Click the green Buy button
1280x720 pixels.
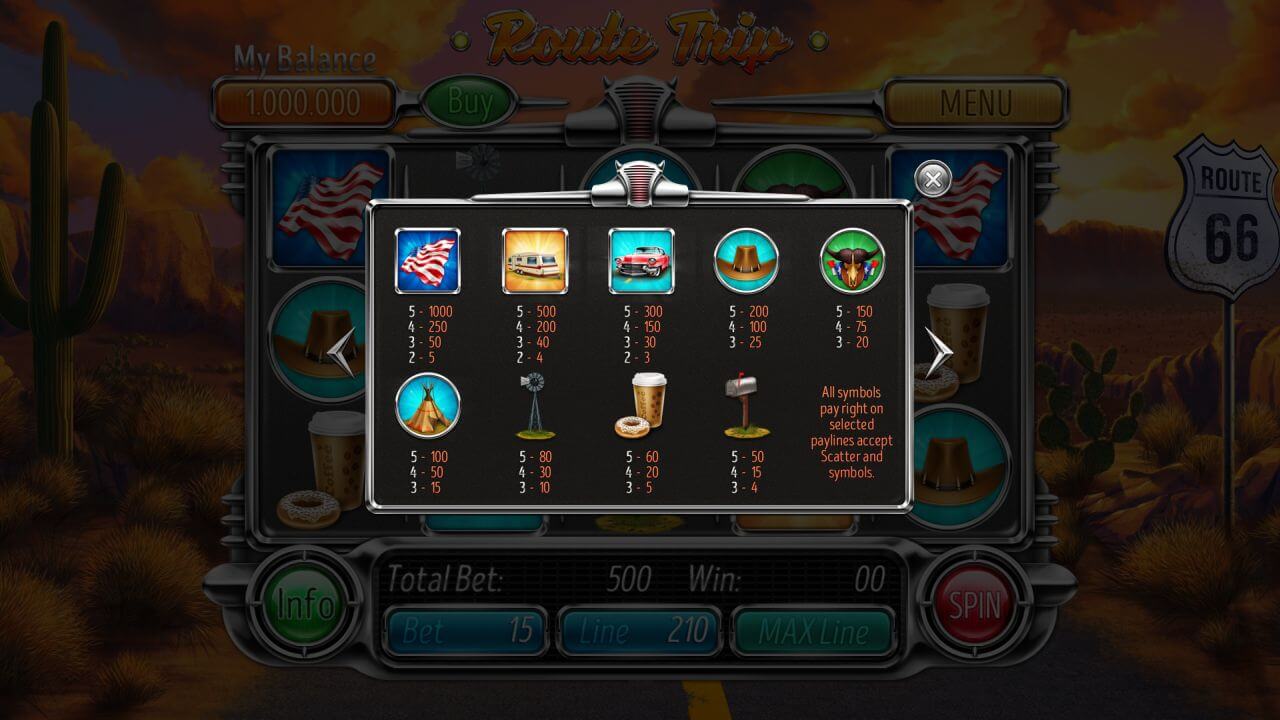point(470,102)
